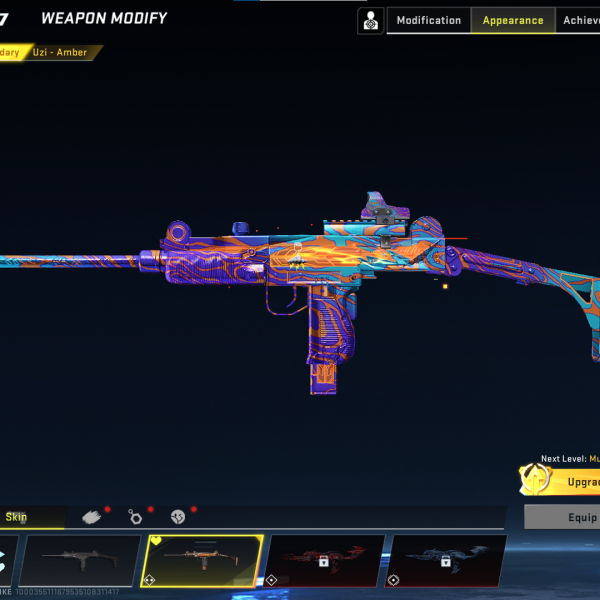The image size is (600, 600).
Task: Open the round sticker category icon
Action: coord(179,517)
